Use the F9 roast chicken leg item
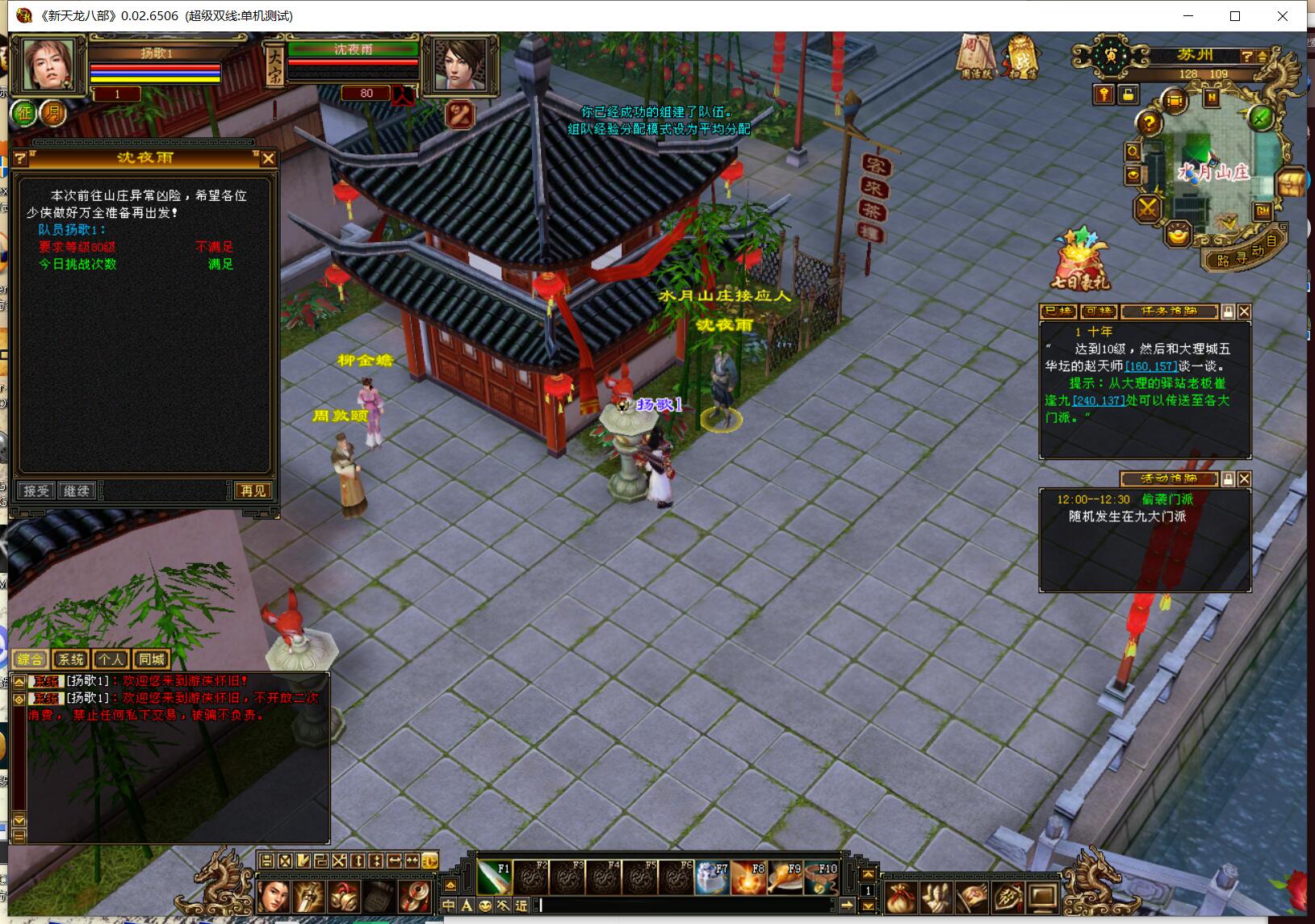This screenshot has height=924, width=1315. pos(784,877)
